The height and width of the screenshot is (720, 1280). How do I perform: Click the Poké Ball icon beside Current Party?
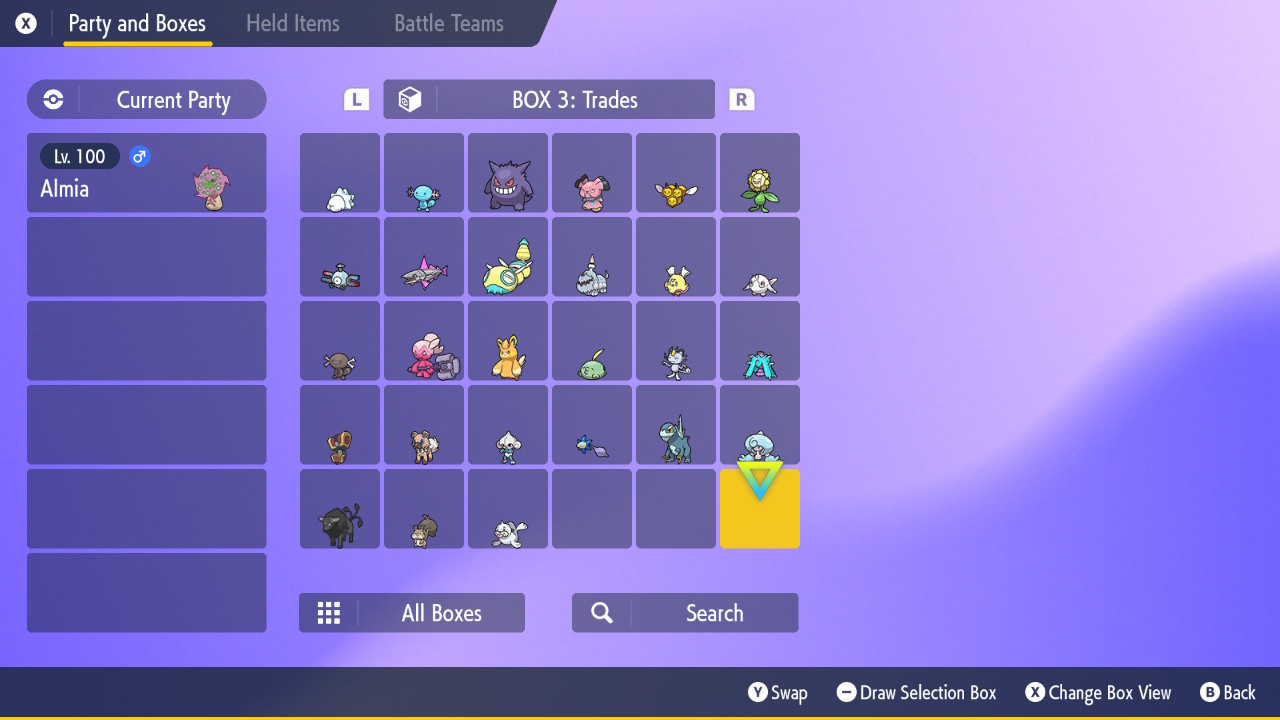(52, 99)
